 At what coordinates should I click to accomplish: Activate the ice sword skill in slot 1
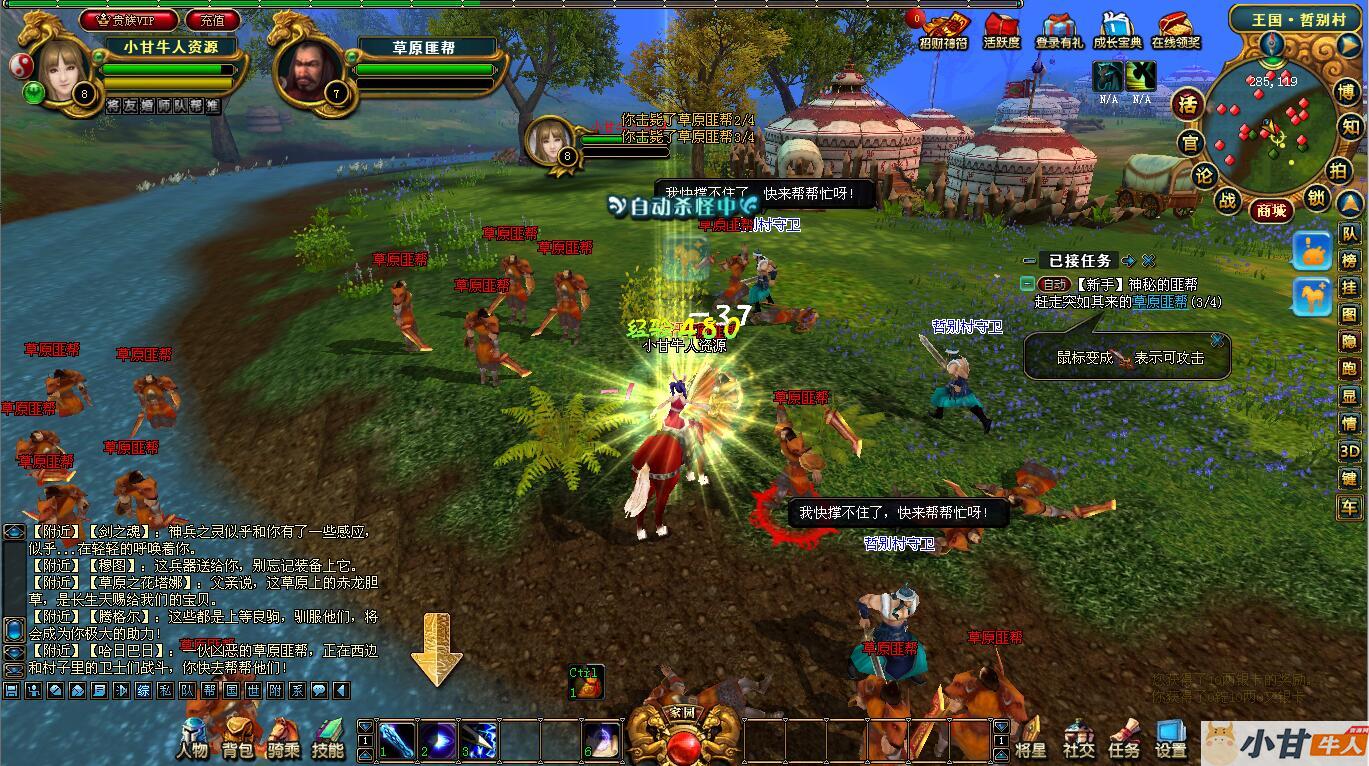coord(397,740)
